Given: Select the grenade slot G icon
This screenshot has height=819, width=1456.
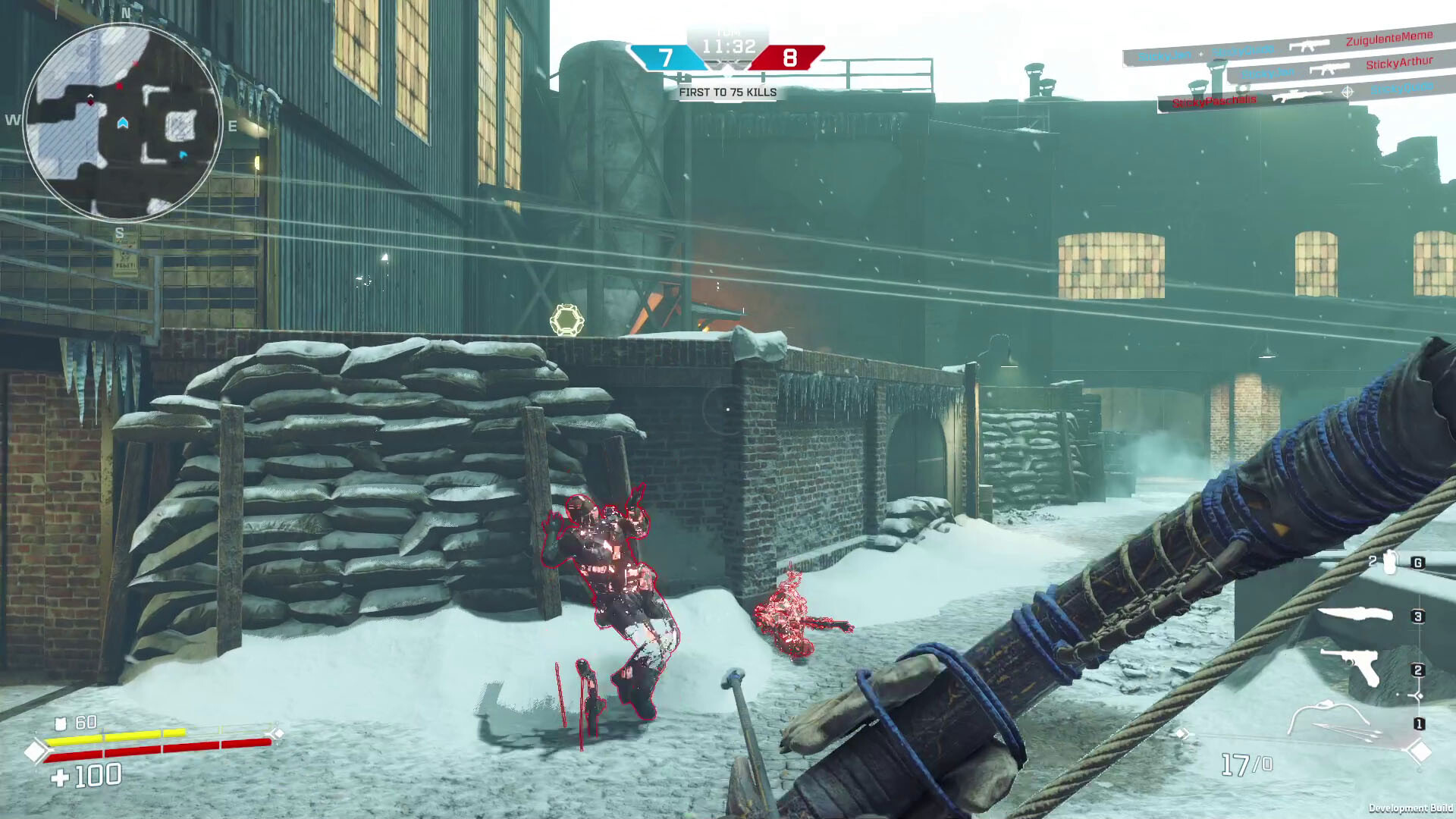Looking at the screenshot, I should tap(1417, 561).
